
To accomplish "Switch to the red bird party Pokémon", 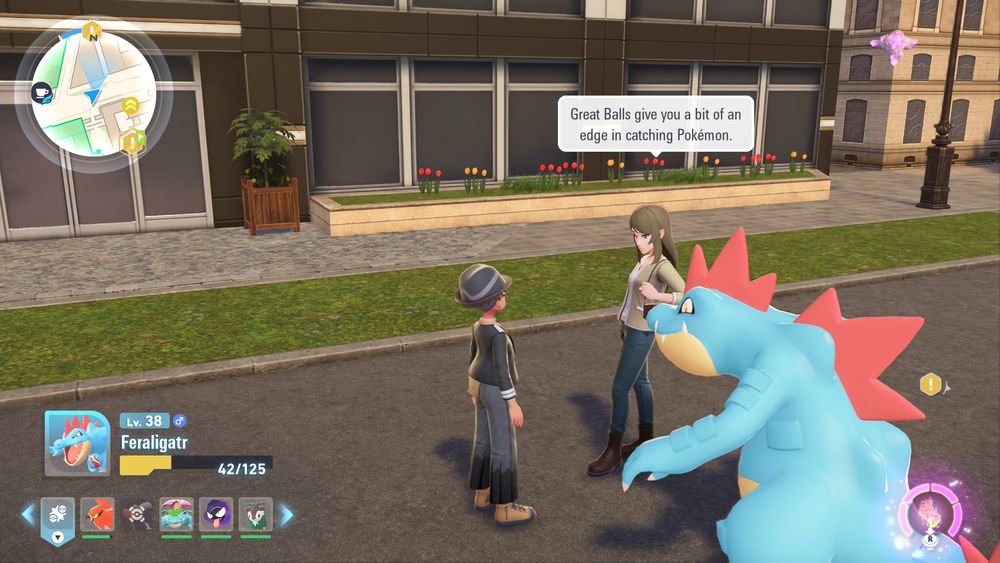I will point(98,515).
